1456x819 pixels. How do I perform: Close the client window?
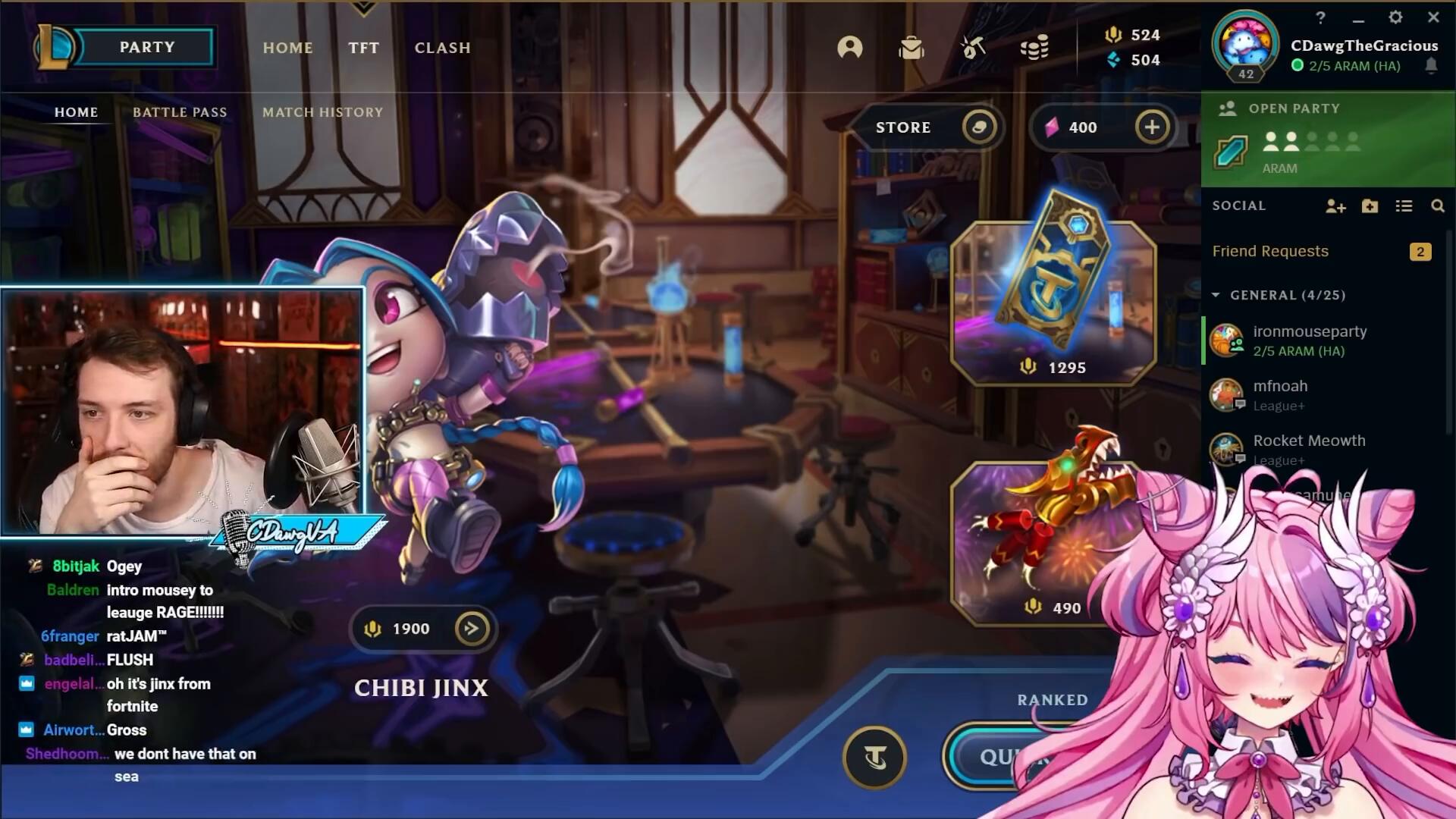[x=1433, y=17]
